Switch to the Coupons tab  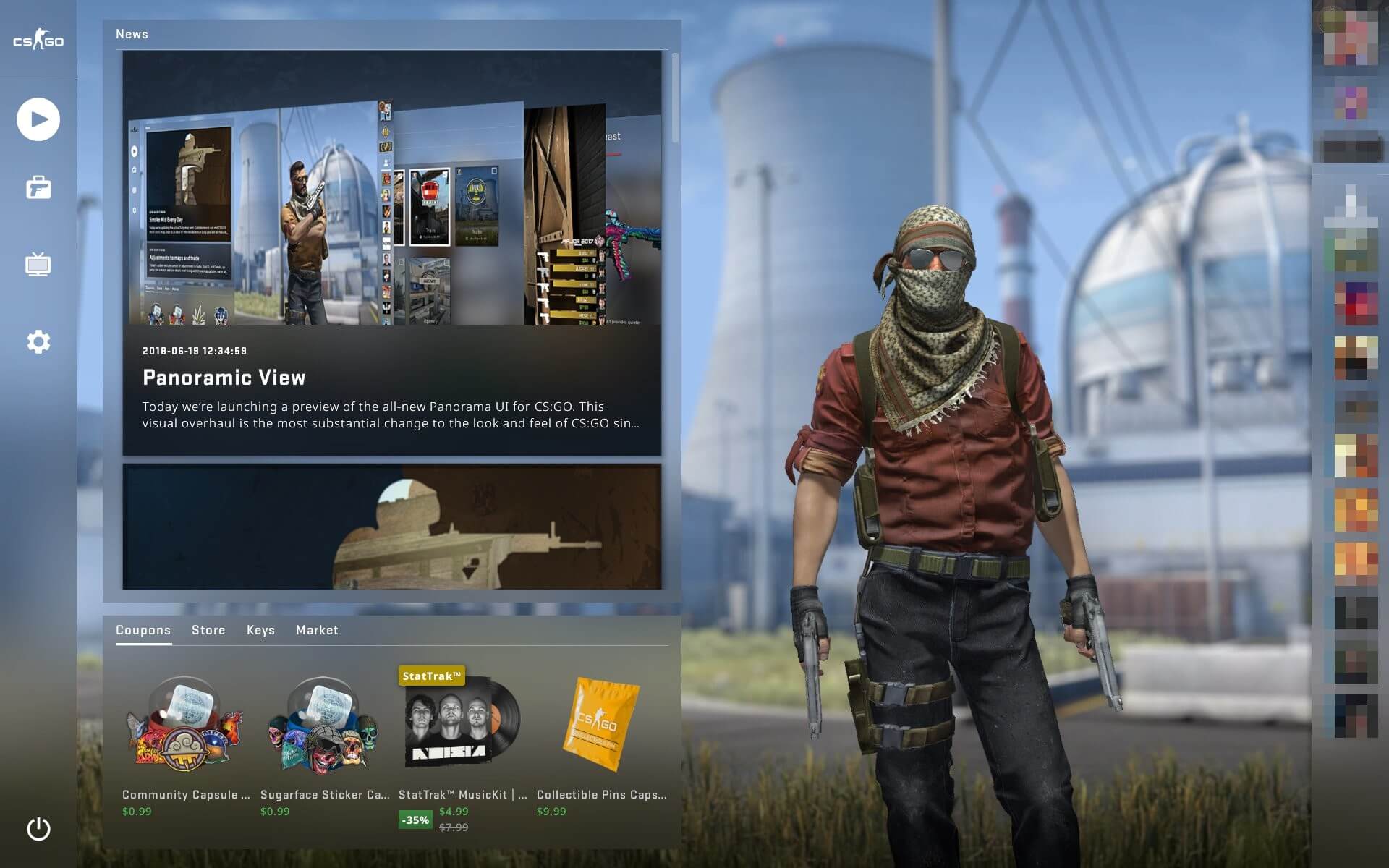(x=143, y=630)
